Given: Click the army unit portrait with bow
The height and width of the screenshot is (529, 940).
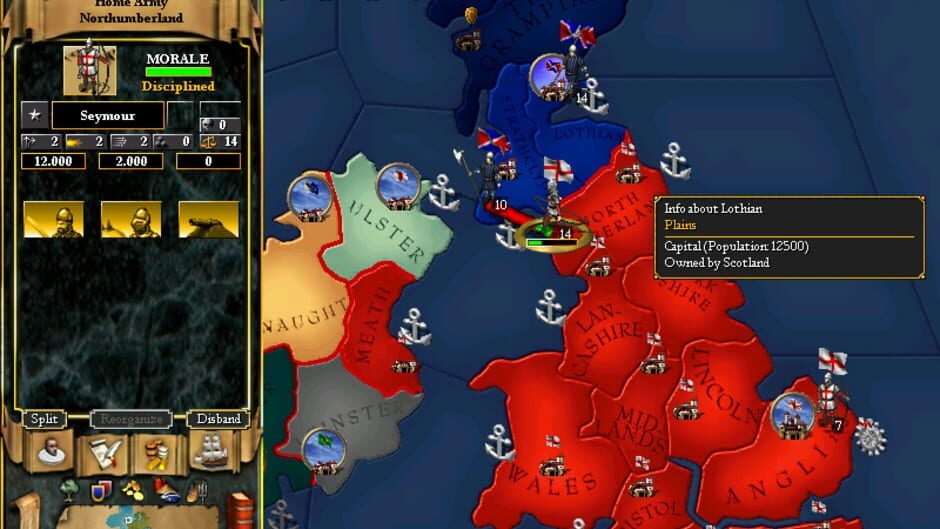Looking at the screenshot, I should [89, 70].
